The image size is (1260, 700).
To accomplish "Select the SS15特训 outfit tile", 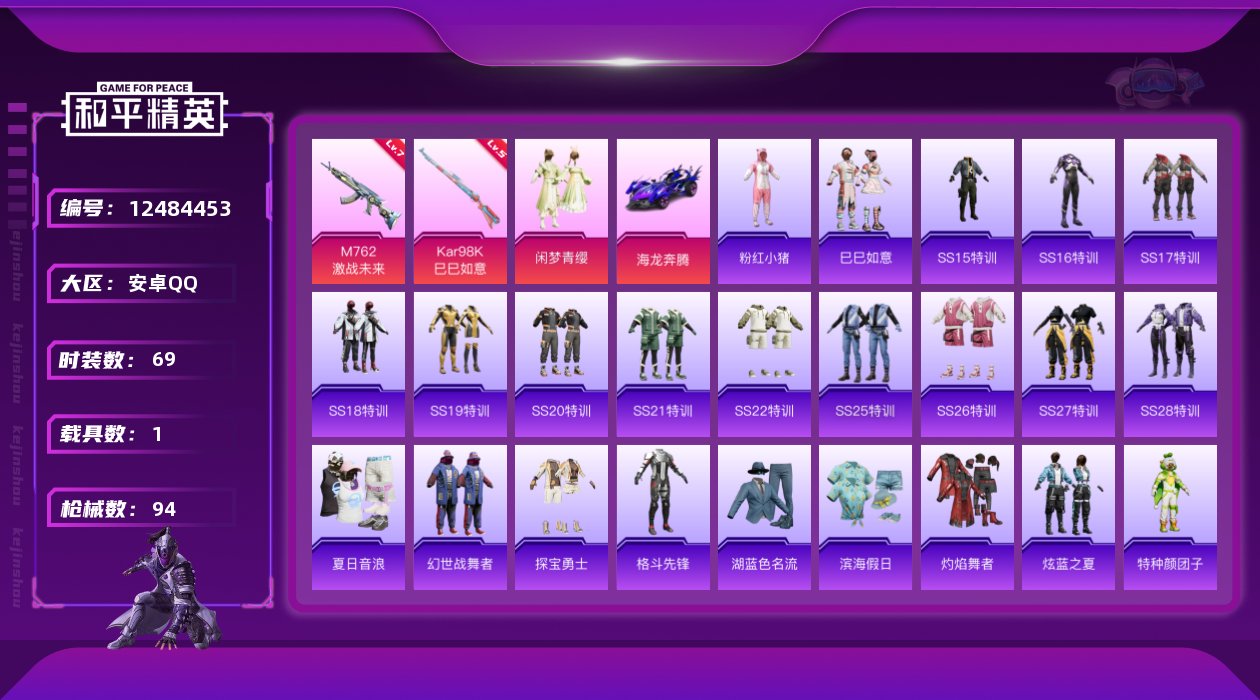I will coord(967,211).
